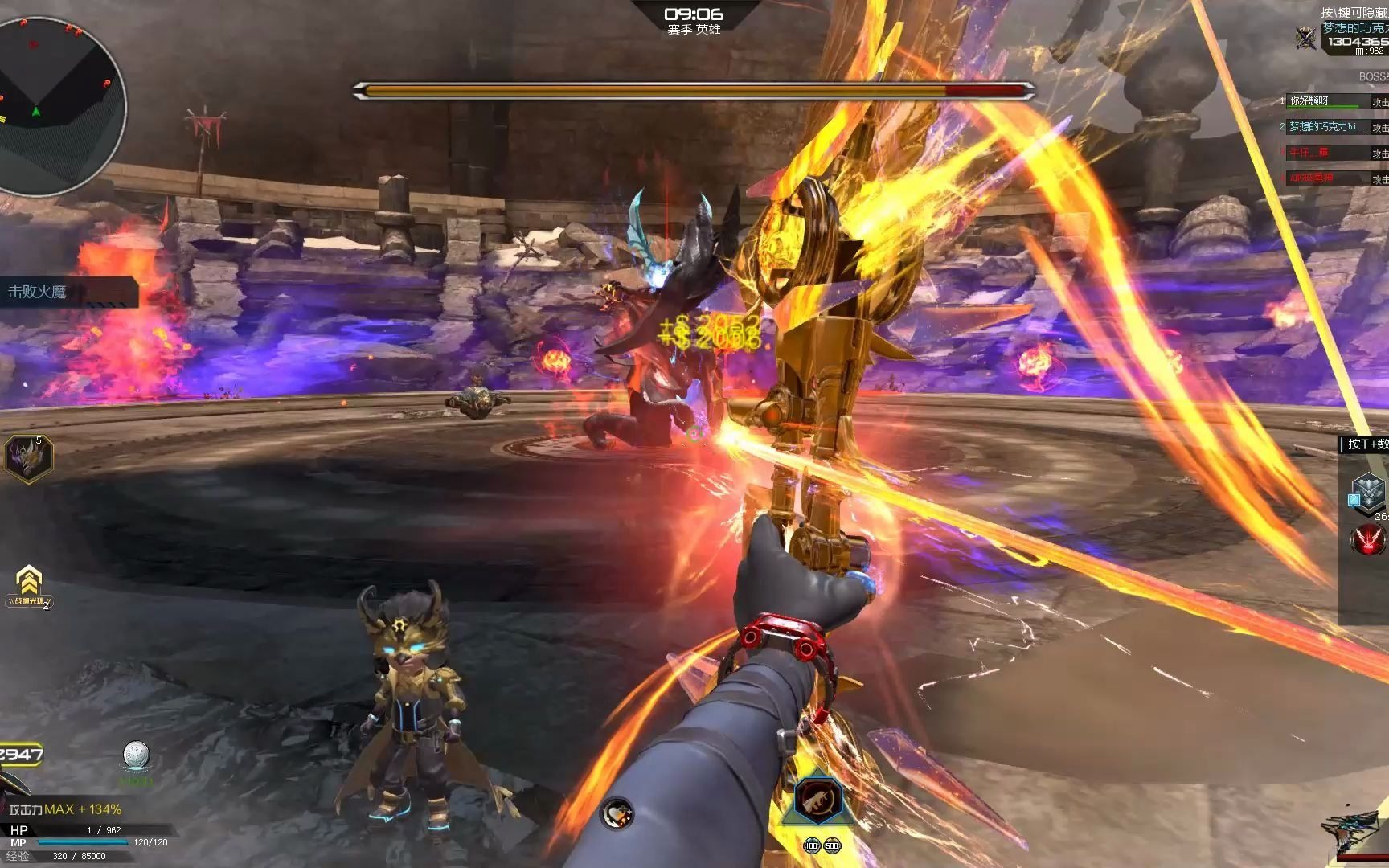This screenshot has height=868, width=1389.
Task: Select the horned demon skill hexagon icon
Action: point(29,457)
